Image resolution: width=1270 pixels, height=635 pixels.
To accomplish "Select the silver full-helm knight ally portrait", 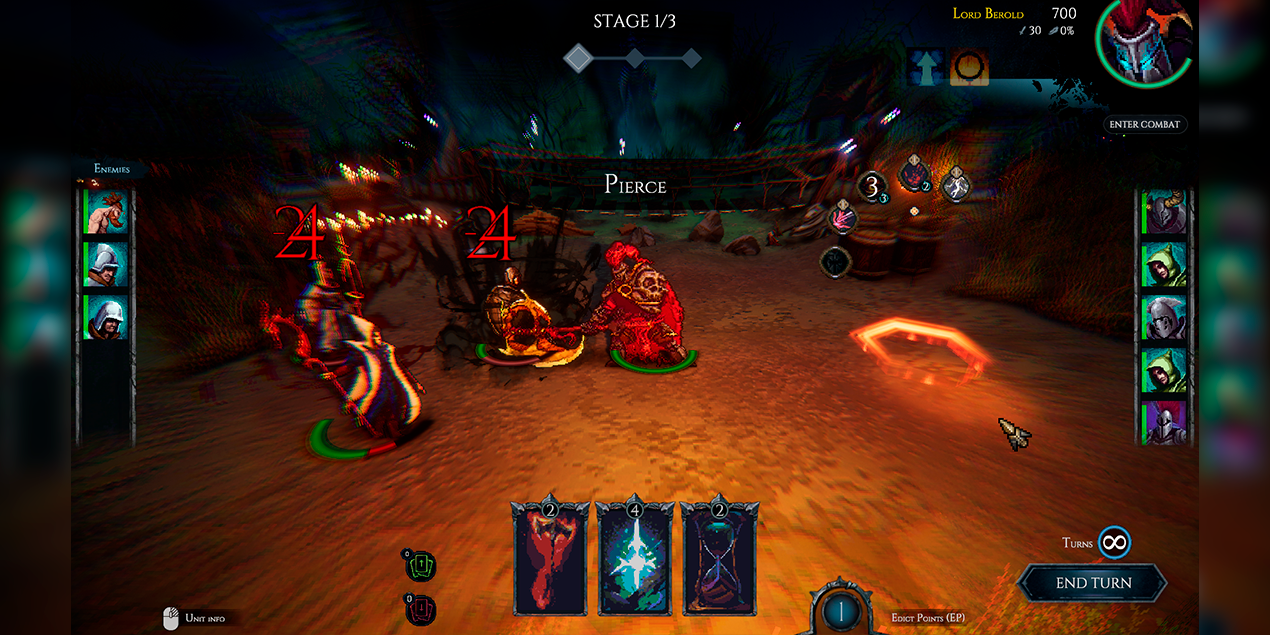I will [1164, 318].
